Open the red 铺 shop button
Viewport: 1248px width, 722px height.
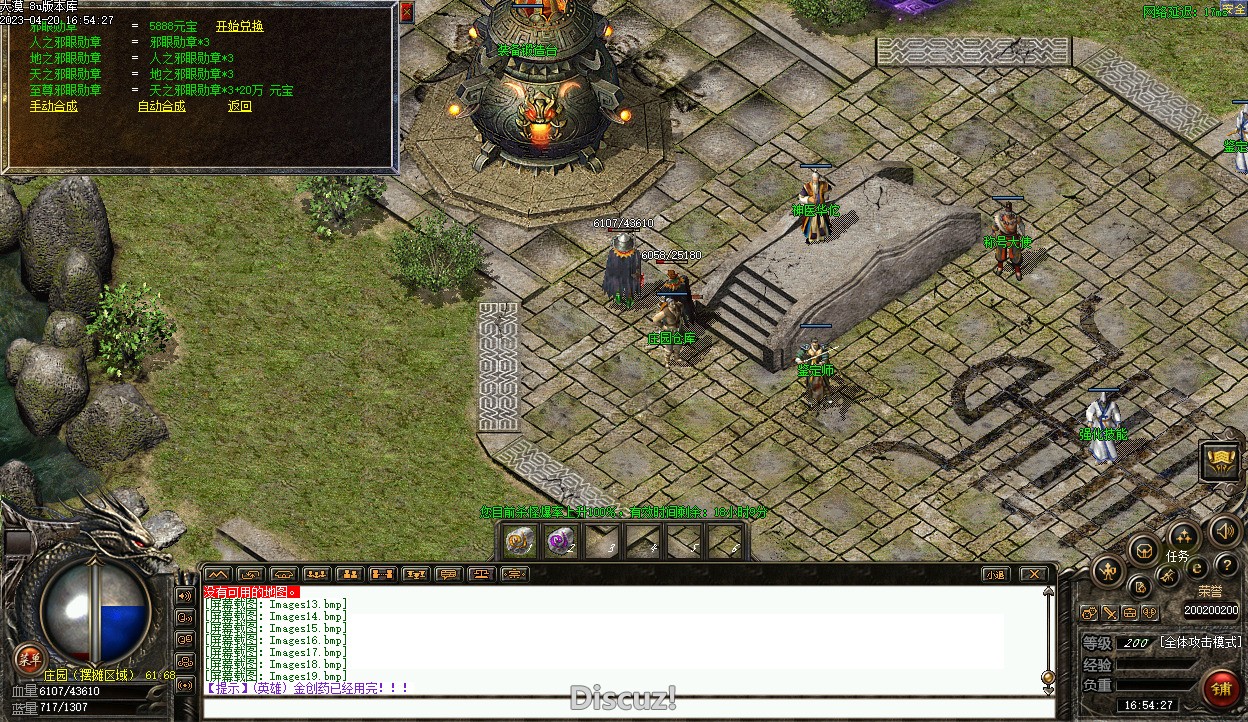(1221, 688)
